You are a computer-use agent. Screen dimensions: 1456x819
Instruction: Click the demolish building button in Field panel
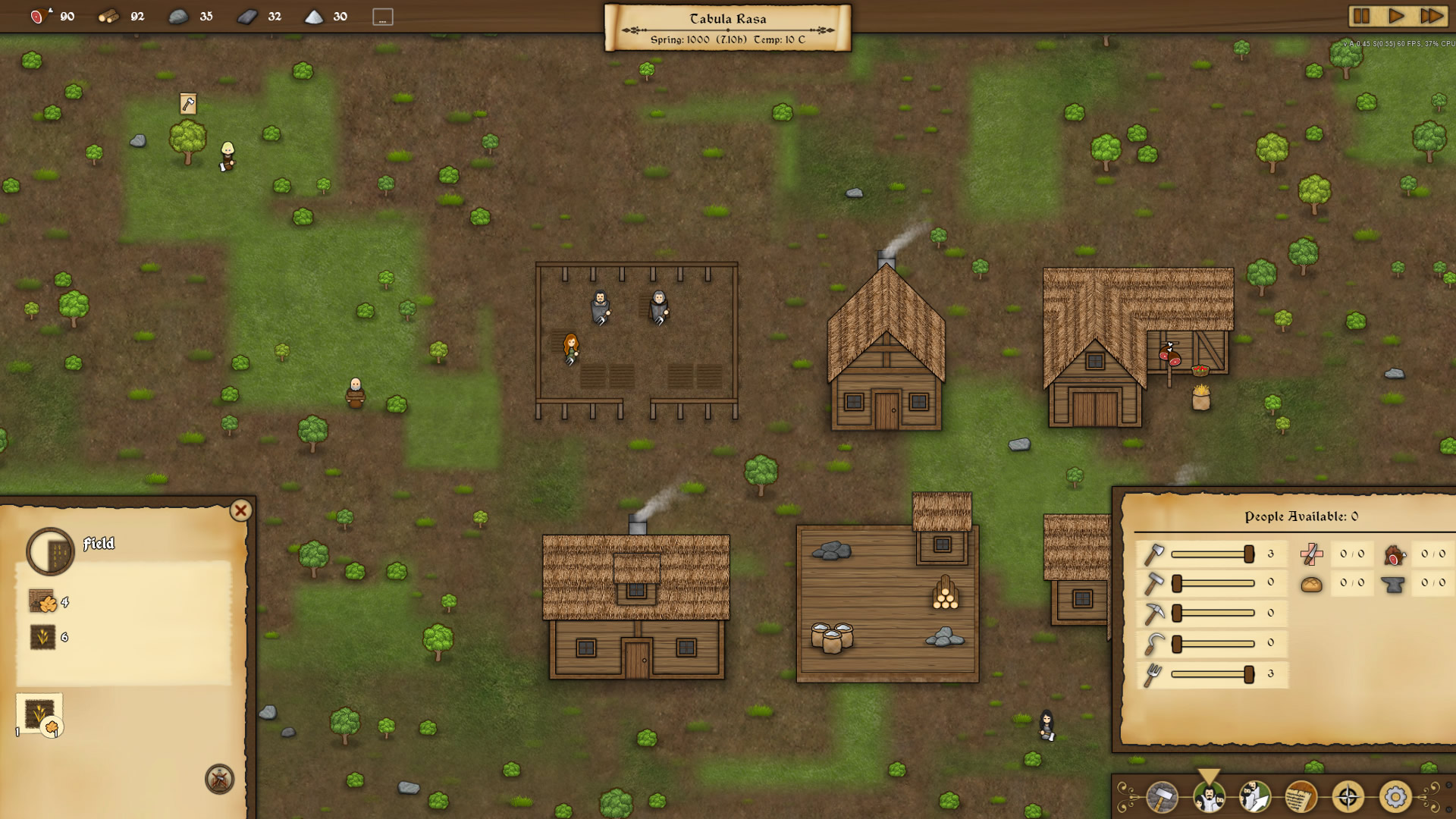[219, 779]
